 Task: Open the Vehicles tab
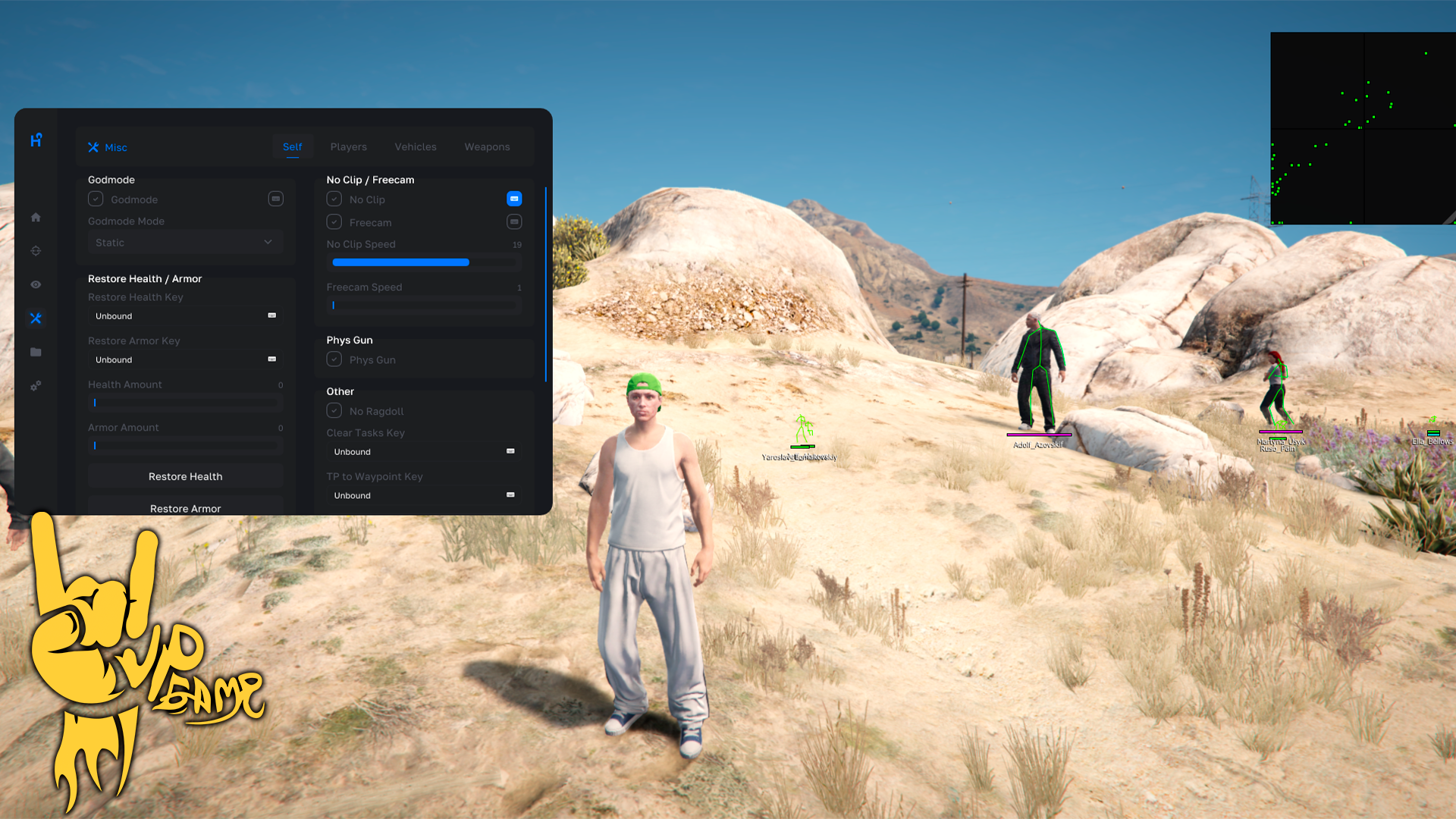coord(415,147)
